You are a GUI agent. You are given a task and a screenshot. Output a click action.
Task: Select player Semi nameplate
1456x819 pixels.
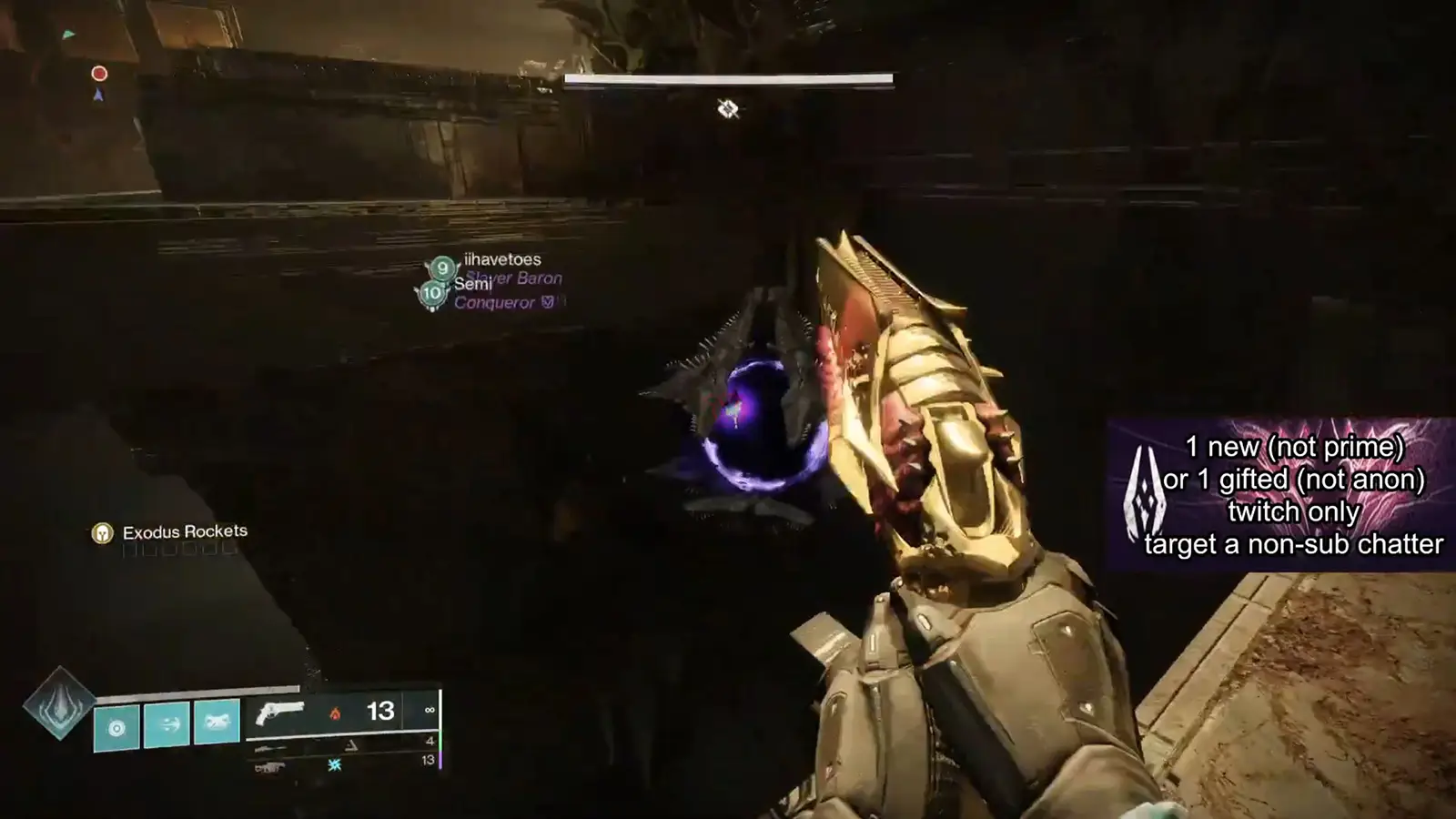pyautogui.click(x=472, y=285)
